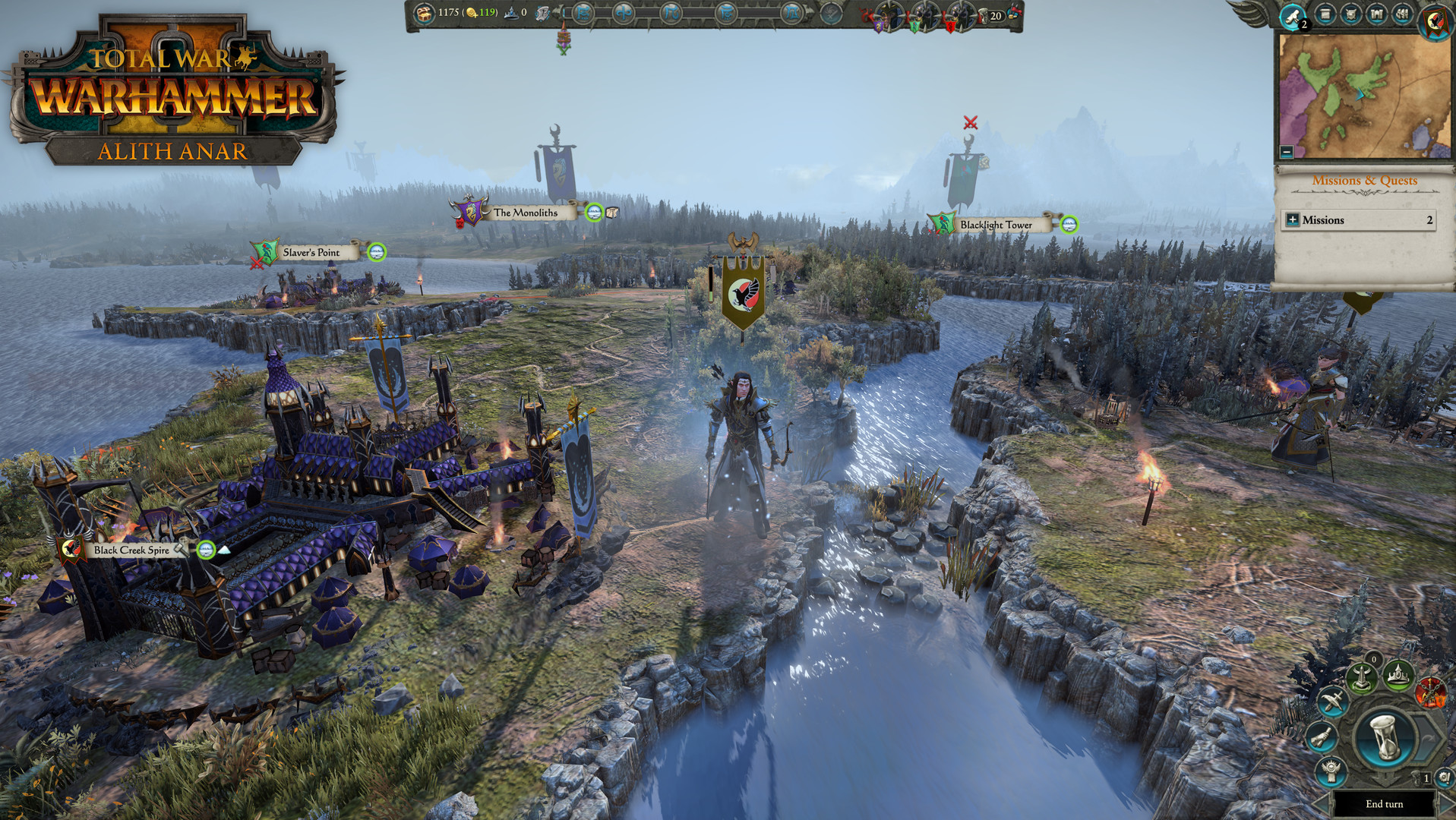The width and height of the screenshot is (1456, 820).
Task: Click the red battle marker over Blacklight Tower
Action: (x=970, y=121)
